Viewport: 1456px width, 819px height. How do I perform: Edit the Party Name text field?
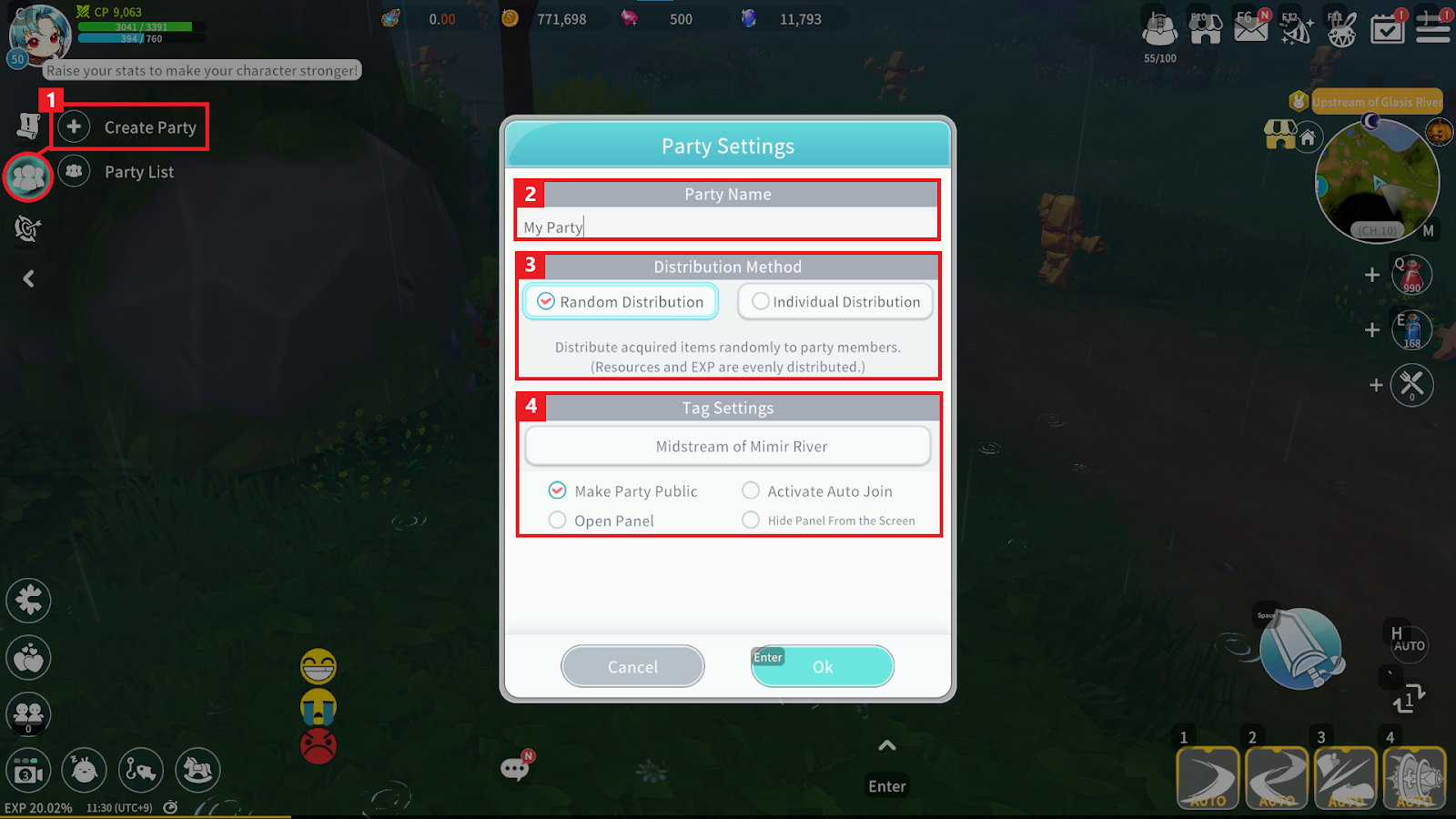(728, 227)
